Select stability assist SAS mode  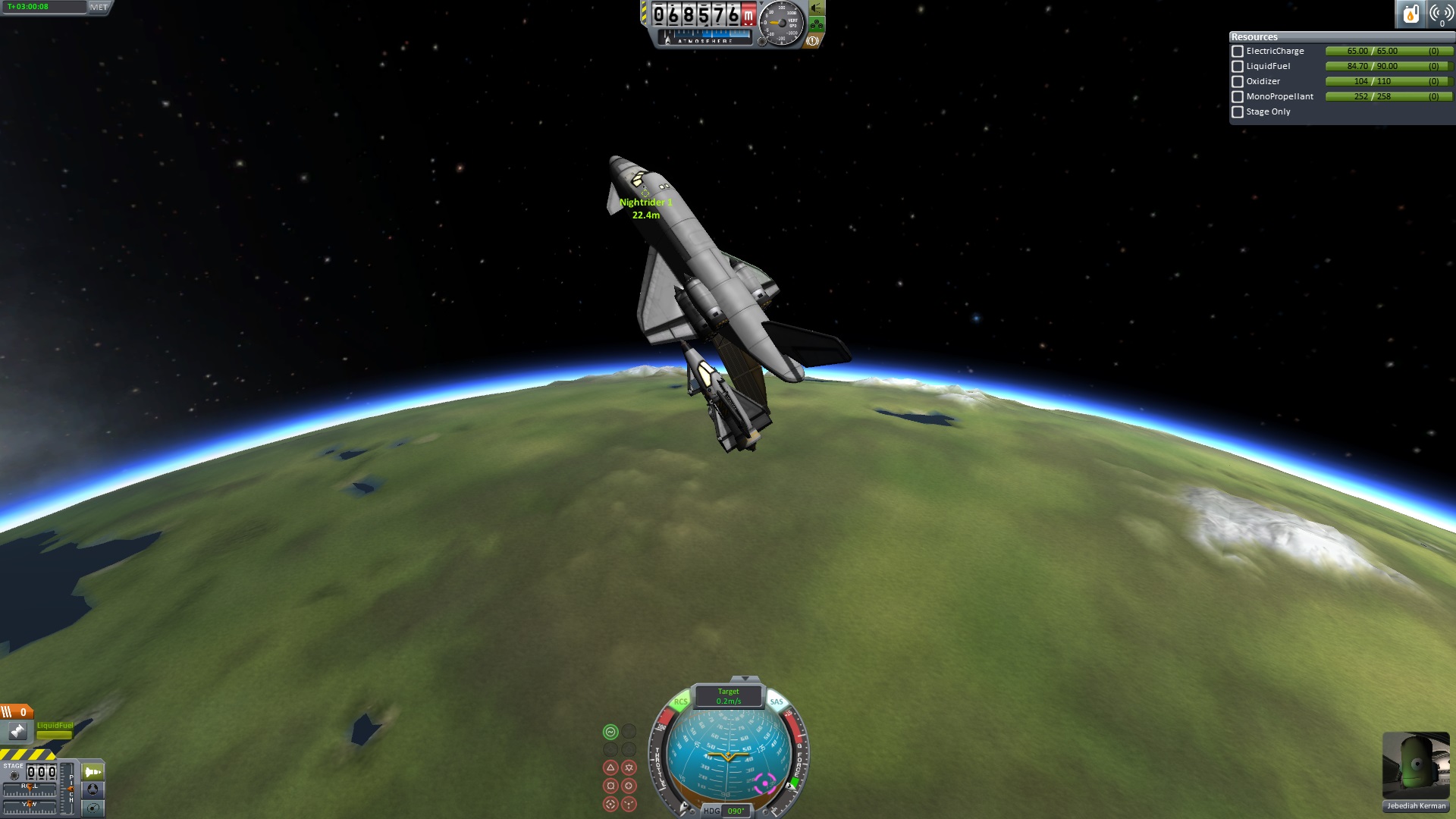610,732
